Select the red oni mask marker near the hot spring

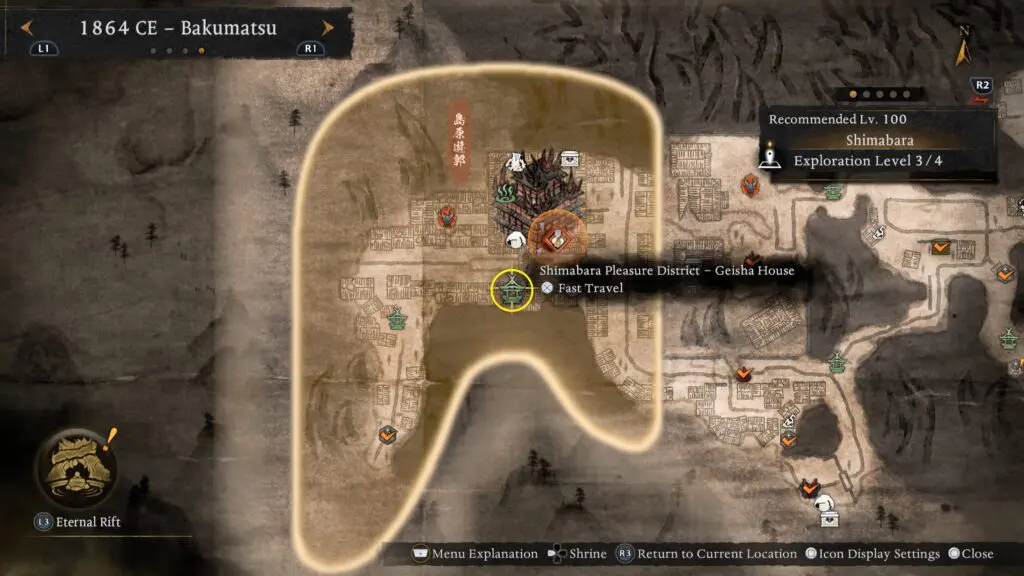(x=447, y=215)
